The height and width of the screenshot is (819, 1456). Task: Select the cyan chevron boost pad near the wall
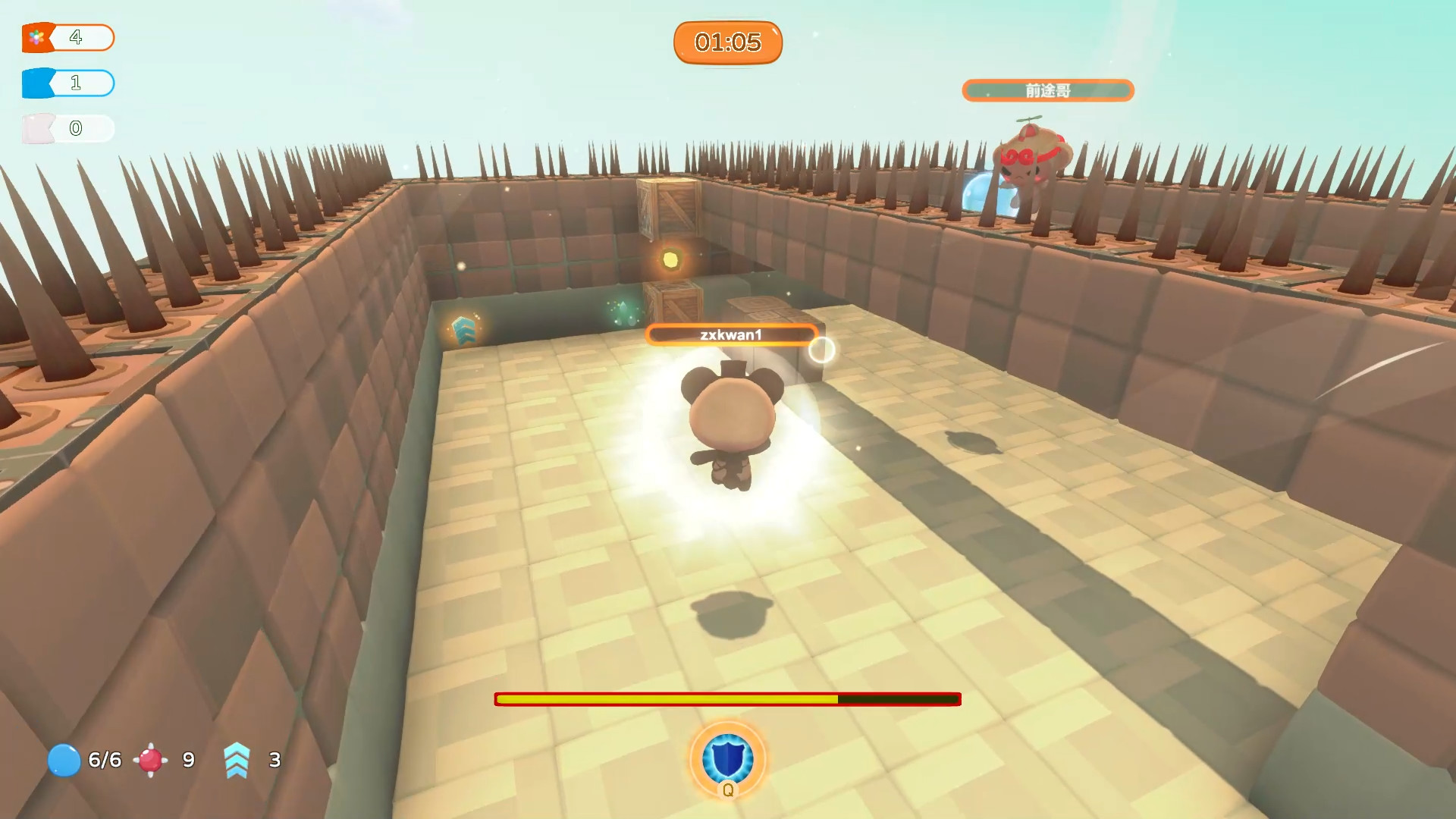464,331
